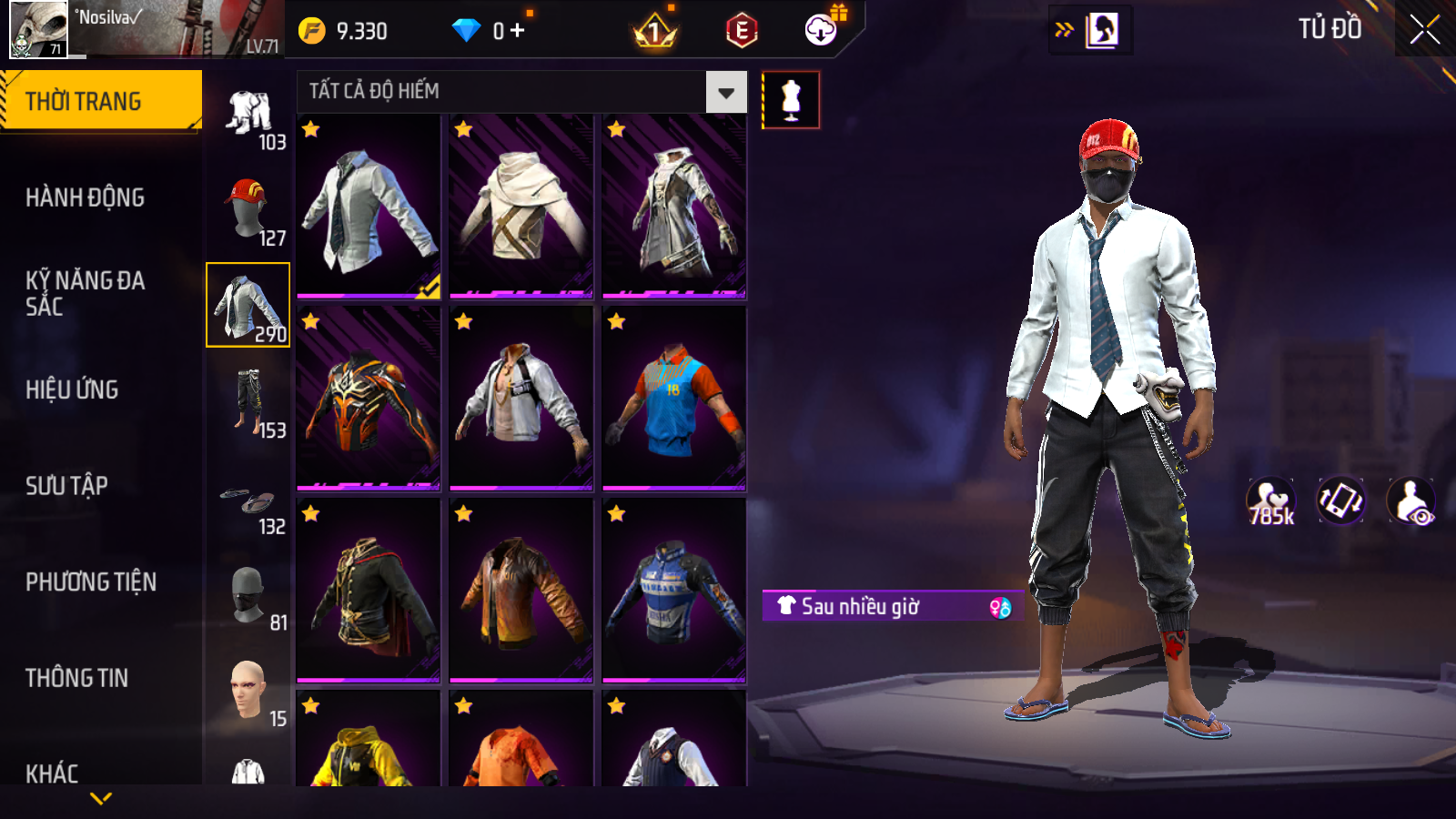
Task: Open the player profile avatar
Action: tap(38, 29)
